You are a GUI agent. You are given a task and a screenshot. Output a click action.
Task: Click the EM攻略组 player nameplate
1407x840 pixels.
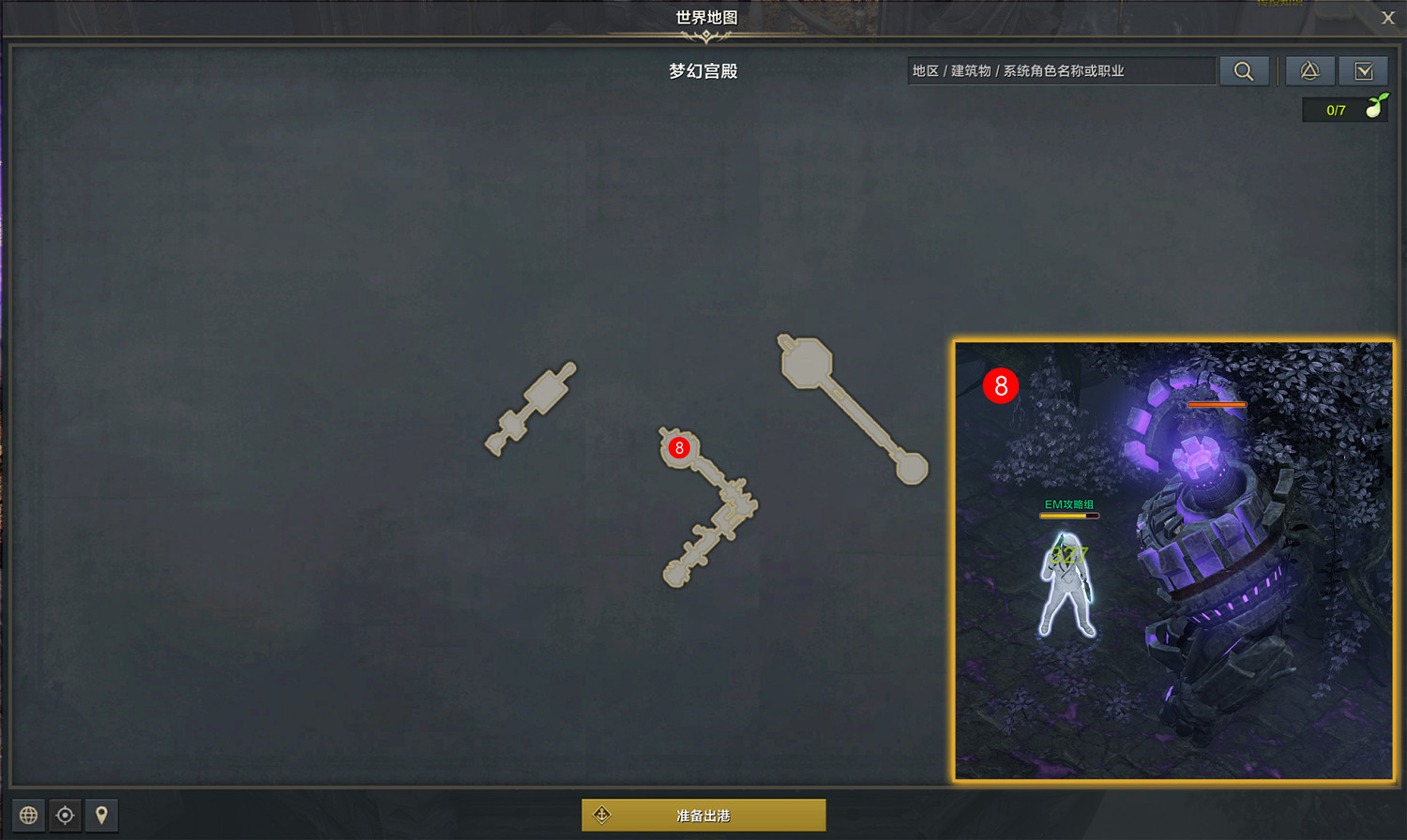coord(1071,502)
